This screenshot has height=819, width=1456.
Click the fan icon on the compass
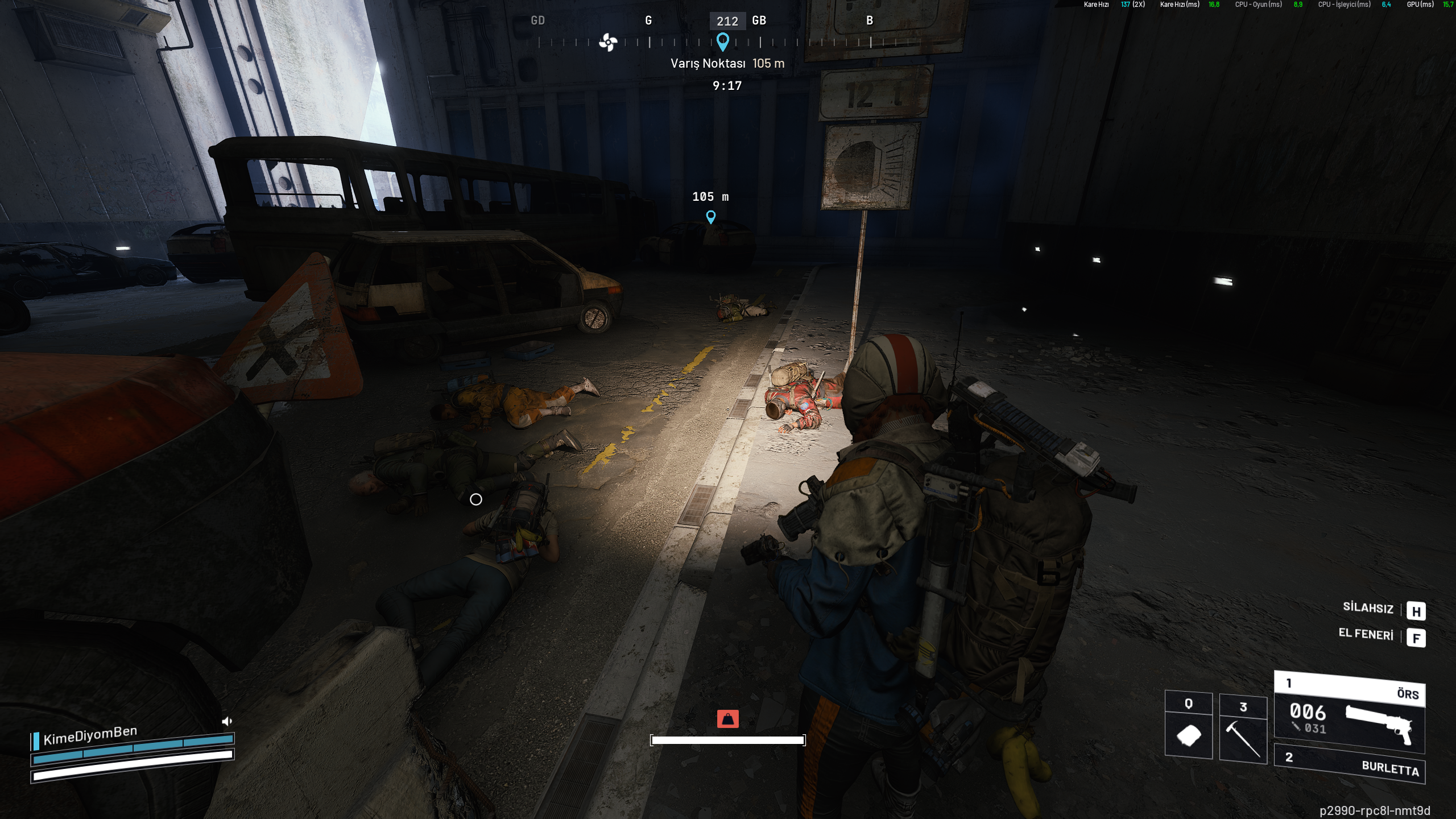click(608, 42)
